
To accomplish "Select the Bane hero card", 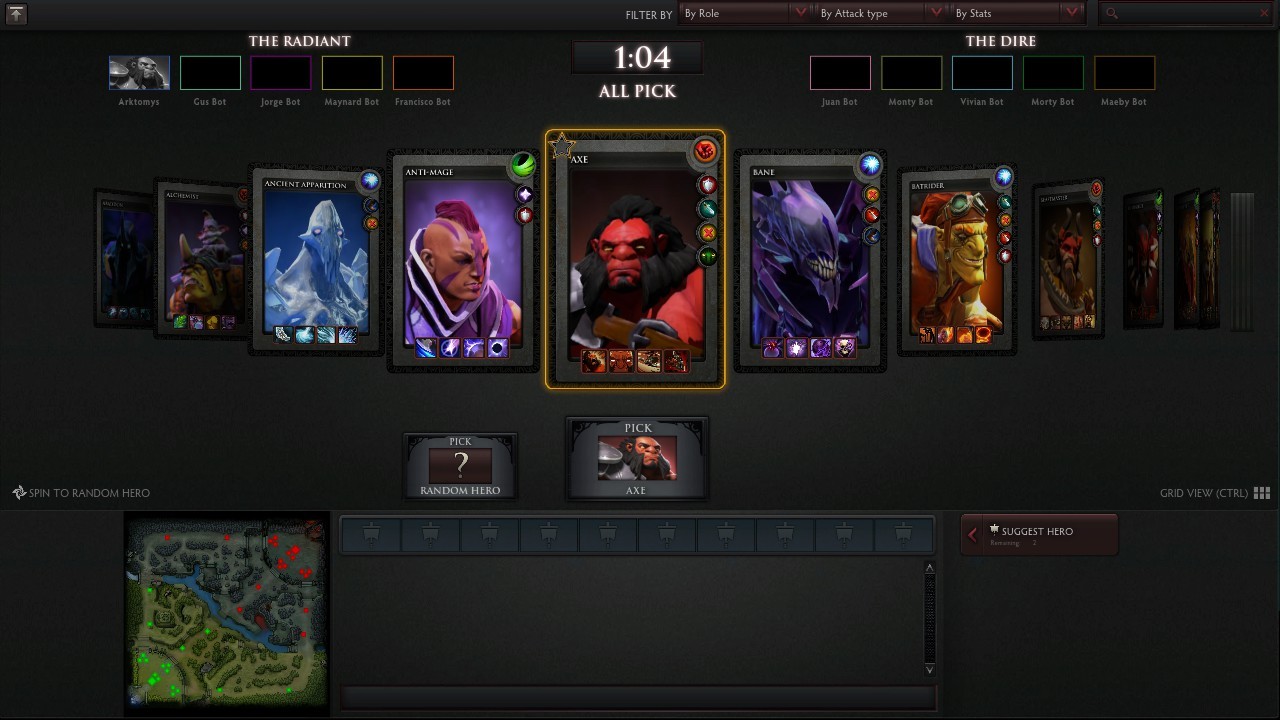I will pyautogui.click(x=810, y=260).
